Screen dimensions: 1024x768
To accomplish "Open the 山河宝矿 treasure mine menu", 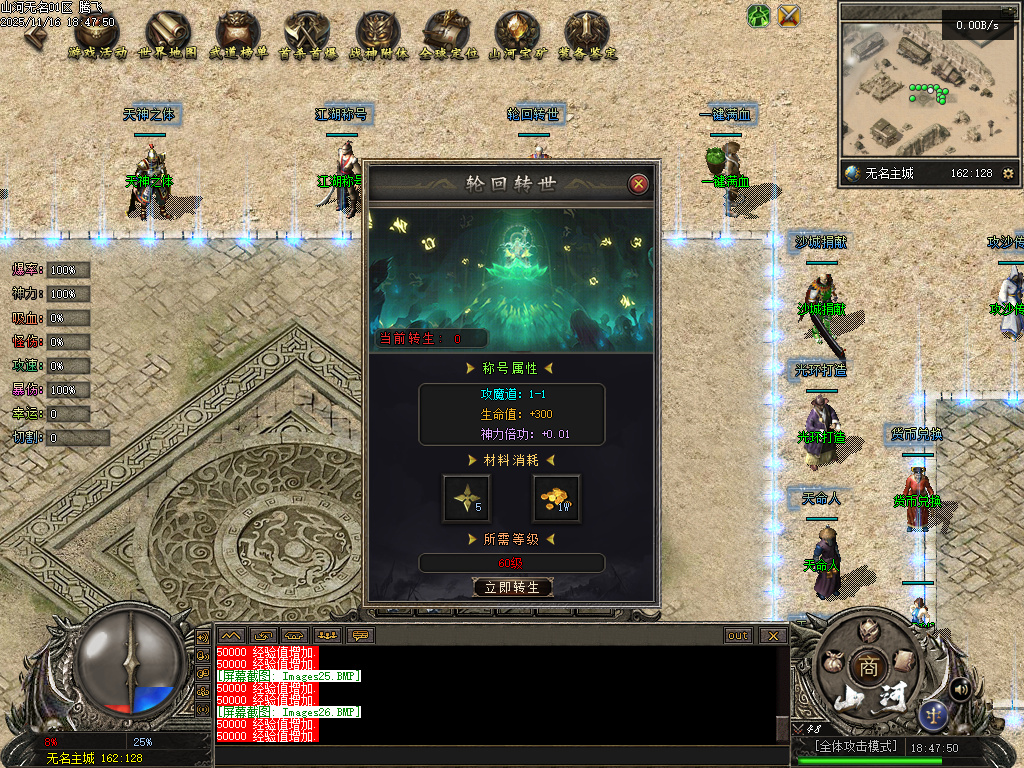I will [517, 36].
